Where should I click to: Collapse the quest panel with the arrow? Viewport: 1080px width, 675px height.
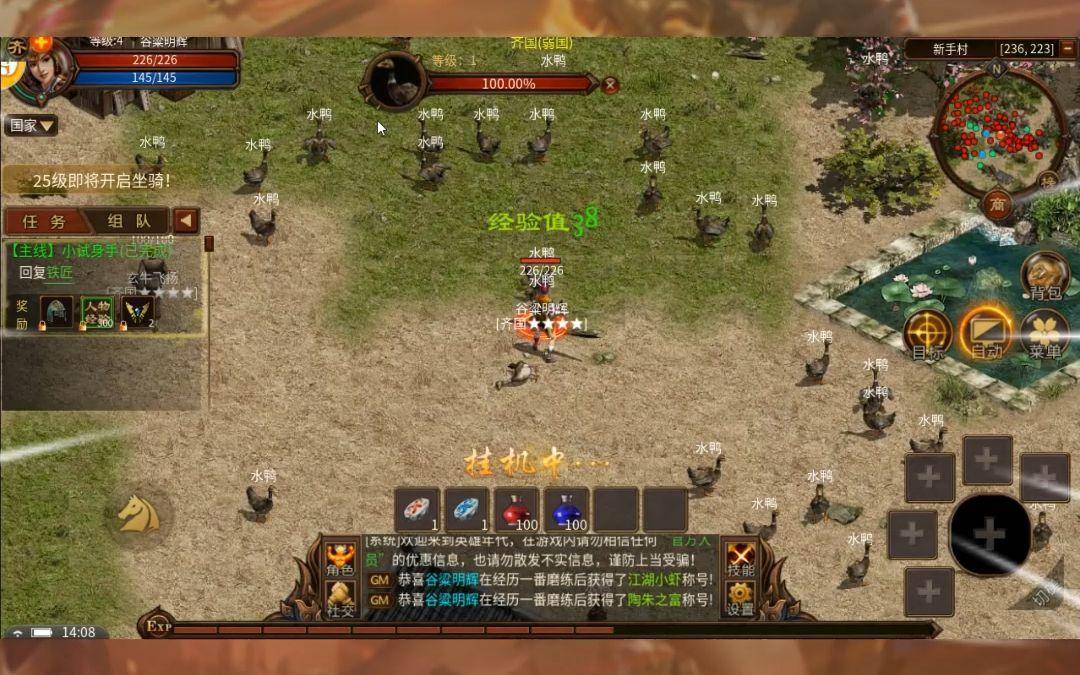(x=186, y=221)
